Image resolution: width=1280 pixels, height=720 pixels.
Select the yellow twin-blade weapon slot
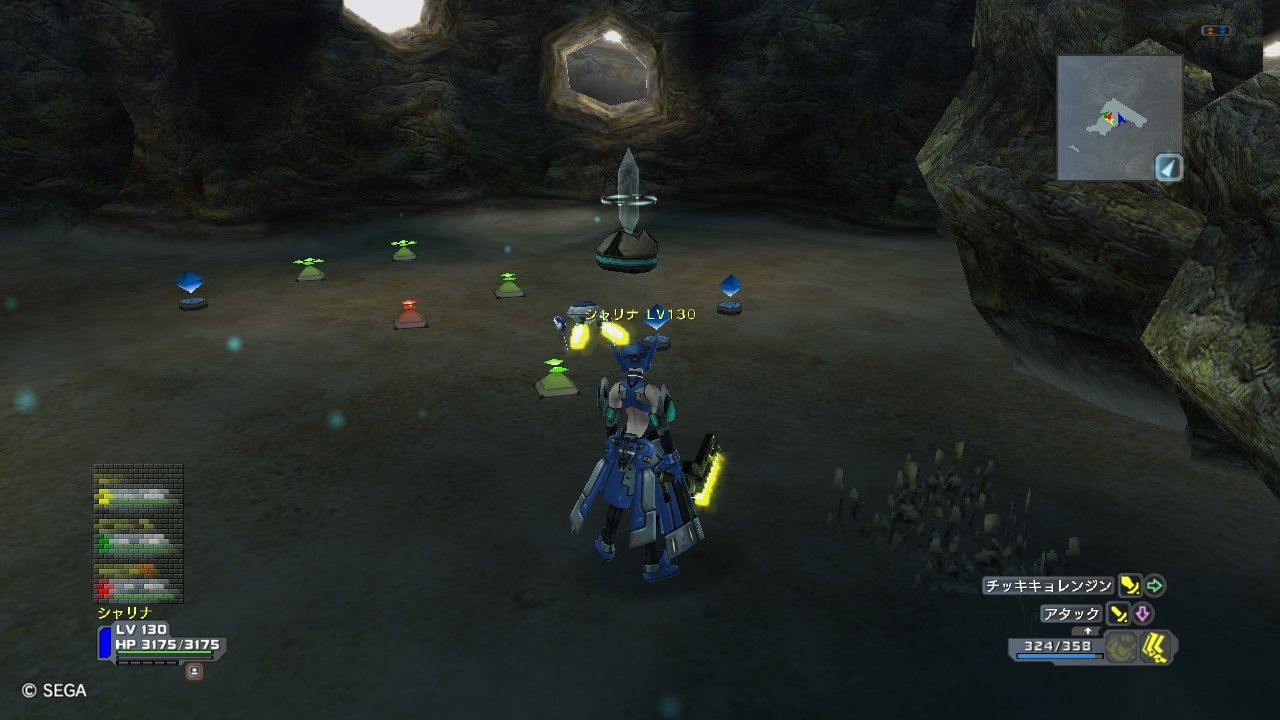click(1157, 648)
